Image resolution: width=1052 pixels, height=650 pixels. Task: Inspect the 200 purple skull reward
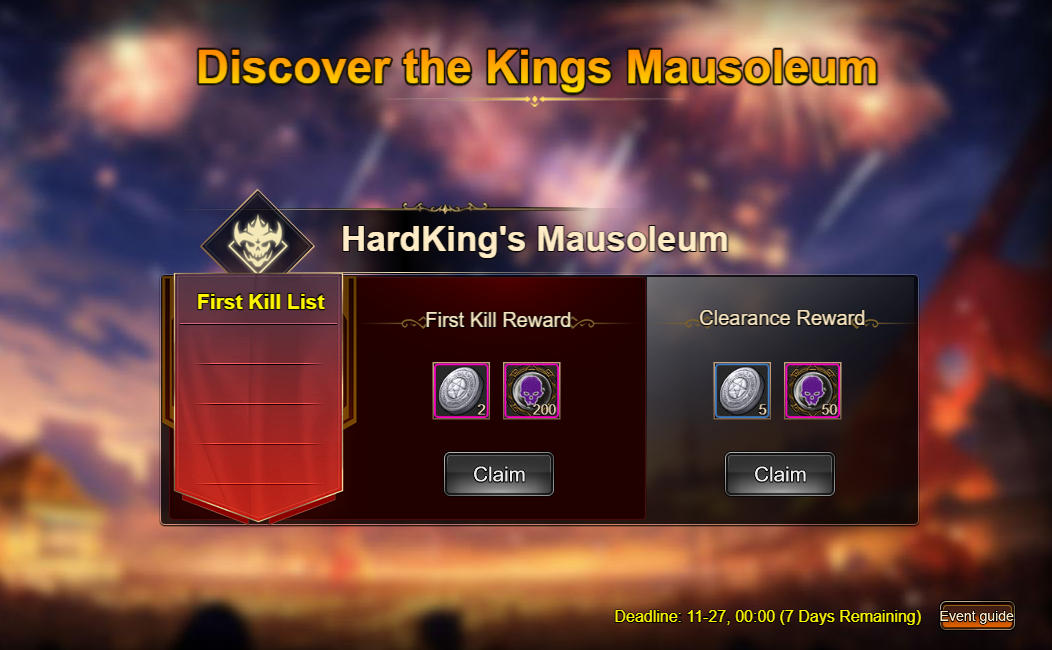click(x=531, y=391)
